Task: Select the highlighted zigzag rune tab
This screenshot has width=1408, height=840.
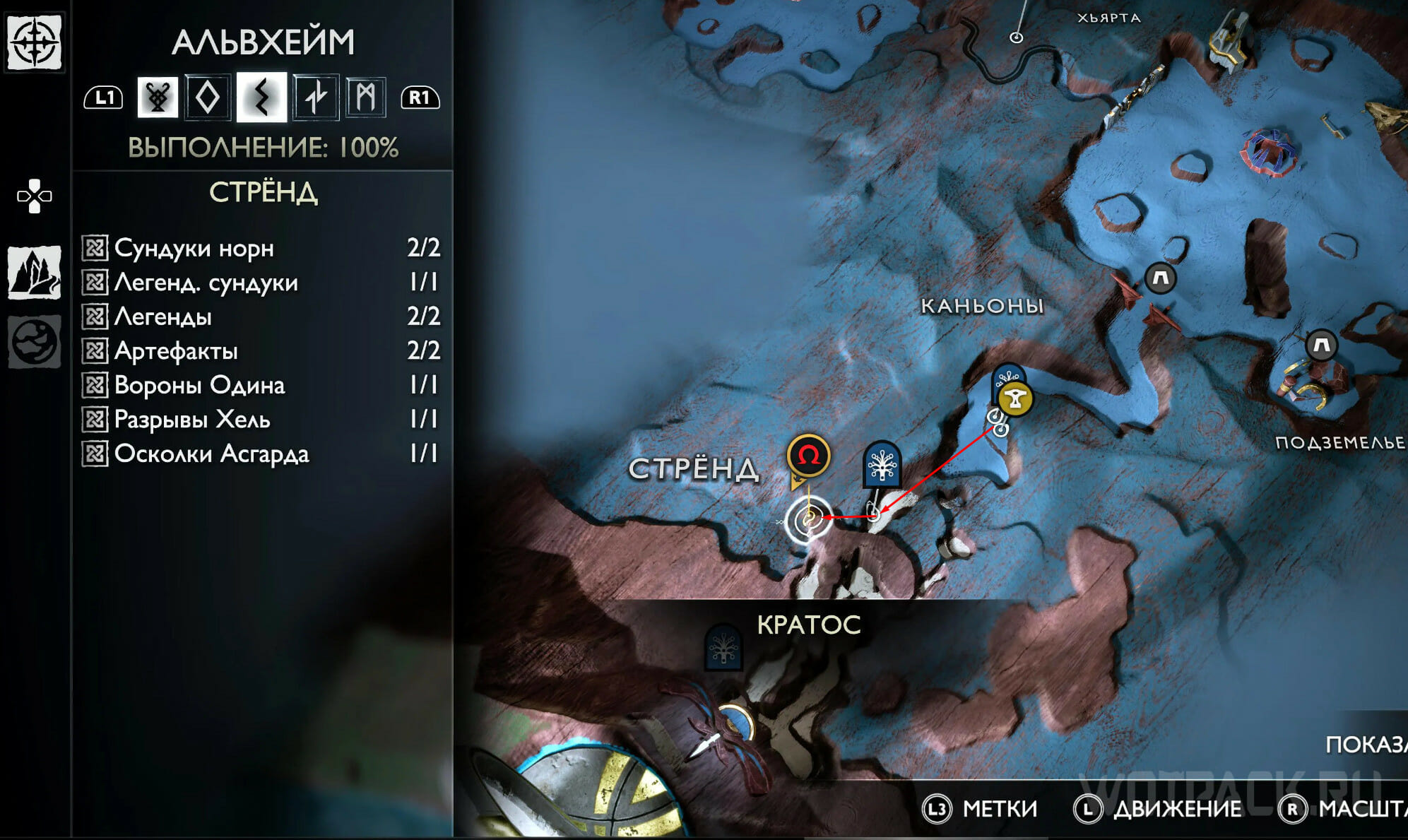Action: pos(261,97)
